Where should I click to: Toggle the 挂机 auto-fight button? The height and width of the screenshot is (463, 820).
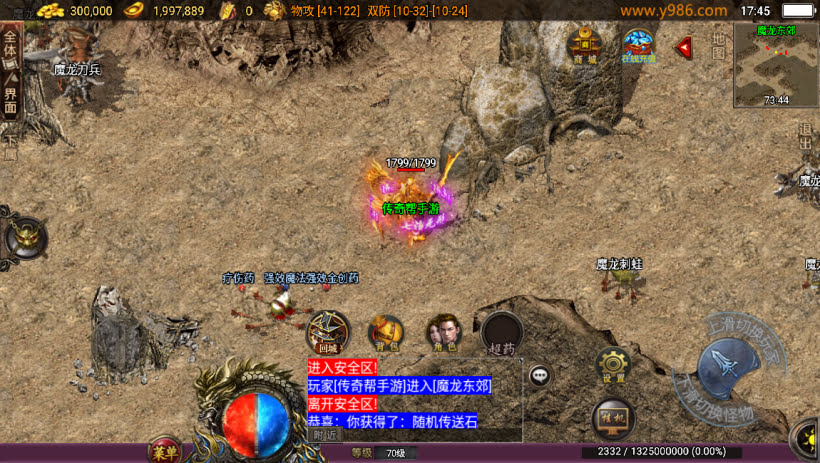pos(613,417)
